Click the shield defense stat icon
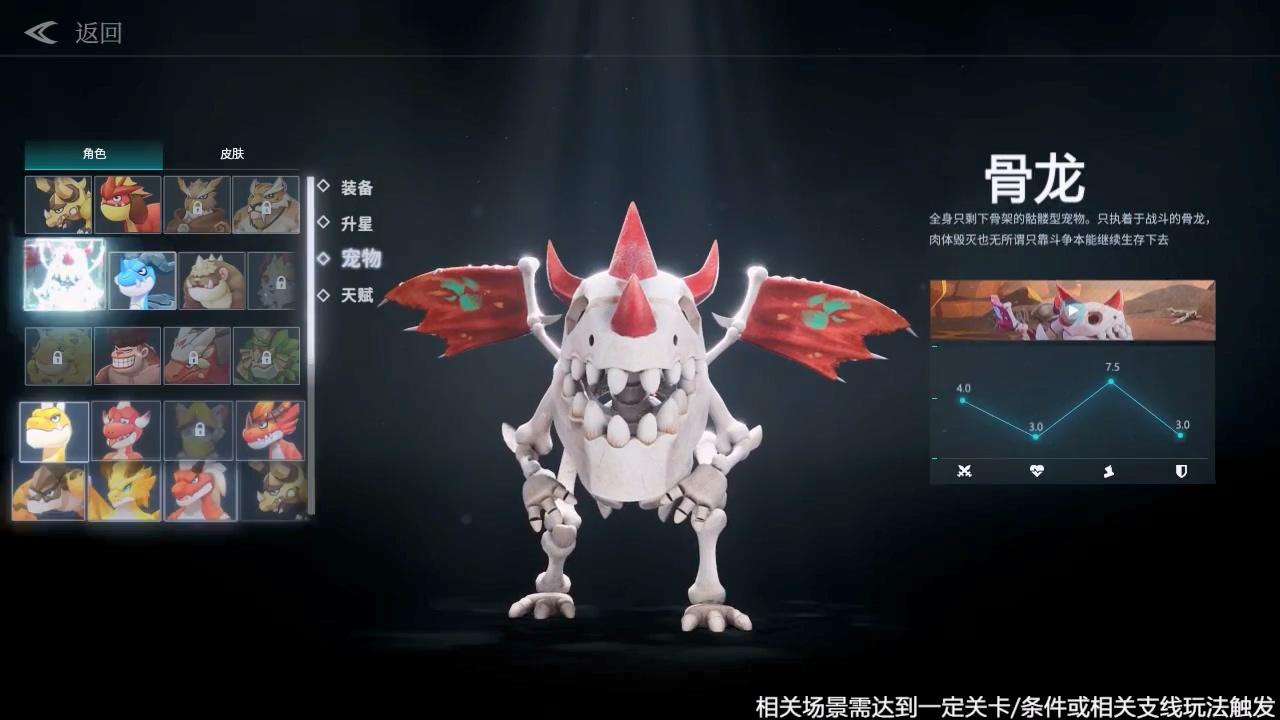Screen dimensions: 1280x720 click(x=1181, y=471)
